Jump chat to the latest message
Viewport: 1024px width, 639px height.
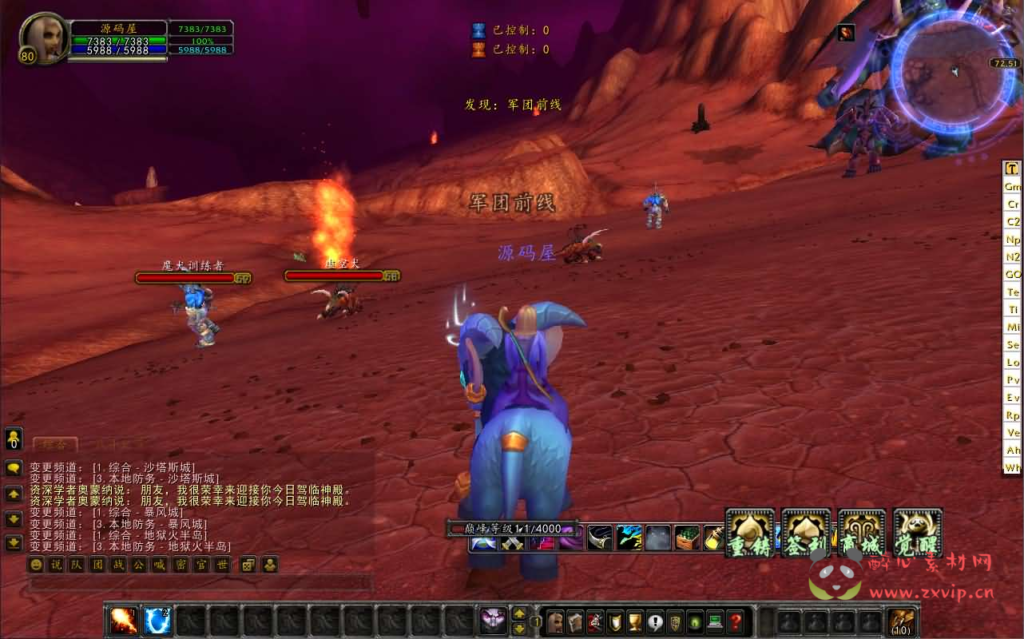[x=14, y=543]
